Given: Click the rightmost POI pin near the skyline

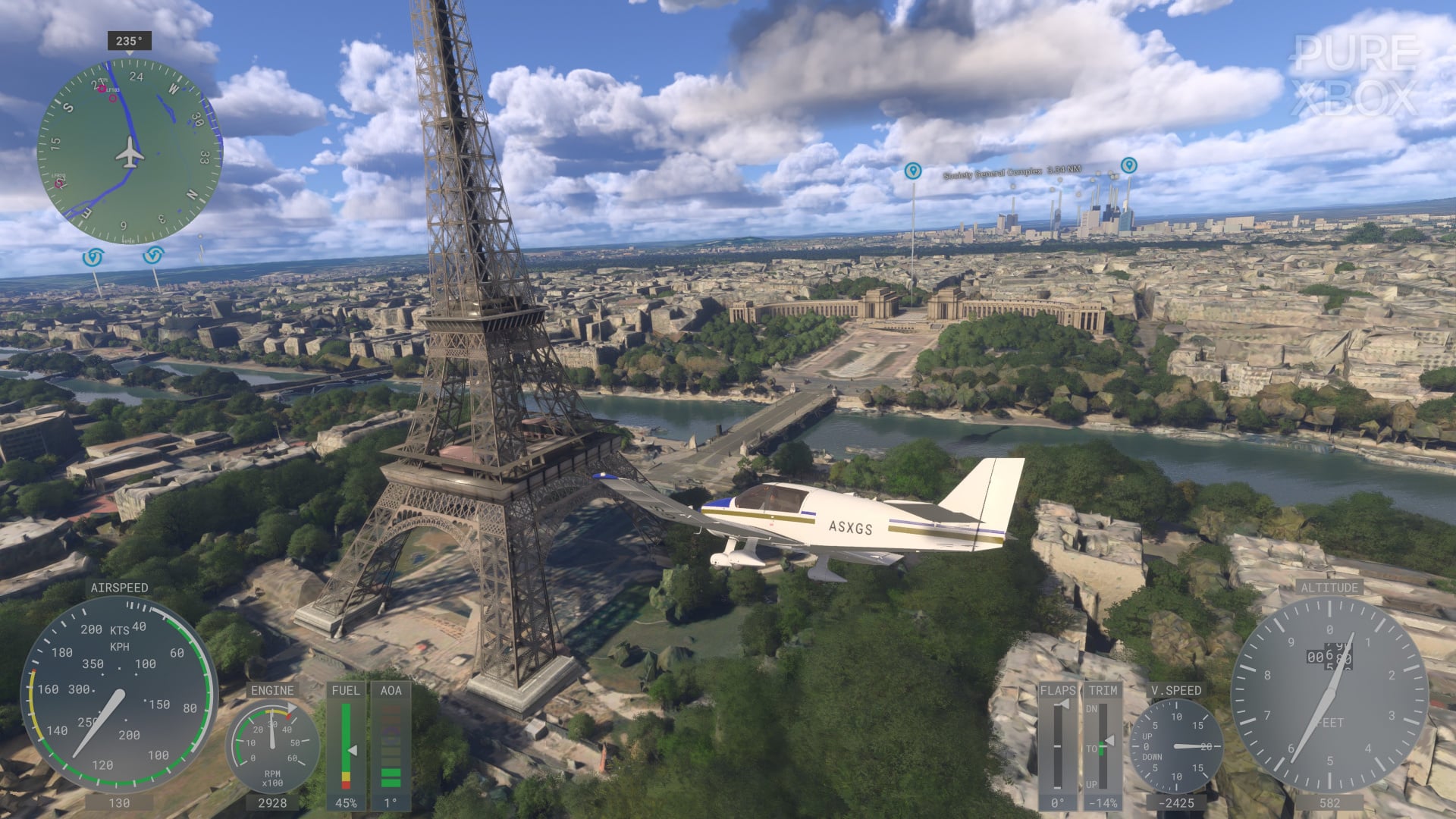Looking at the screenshot, I should 1128,165.
